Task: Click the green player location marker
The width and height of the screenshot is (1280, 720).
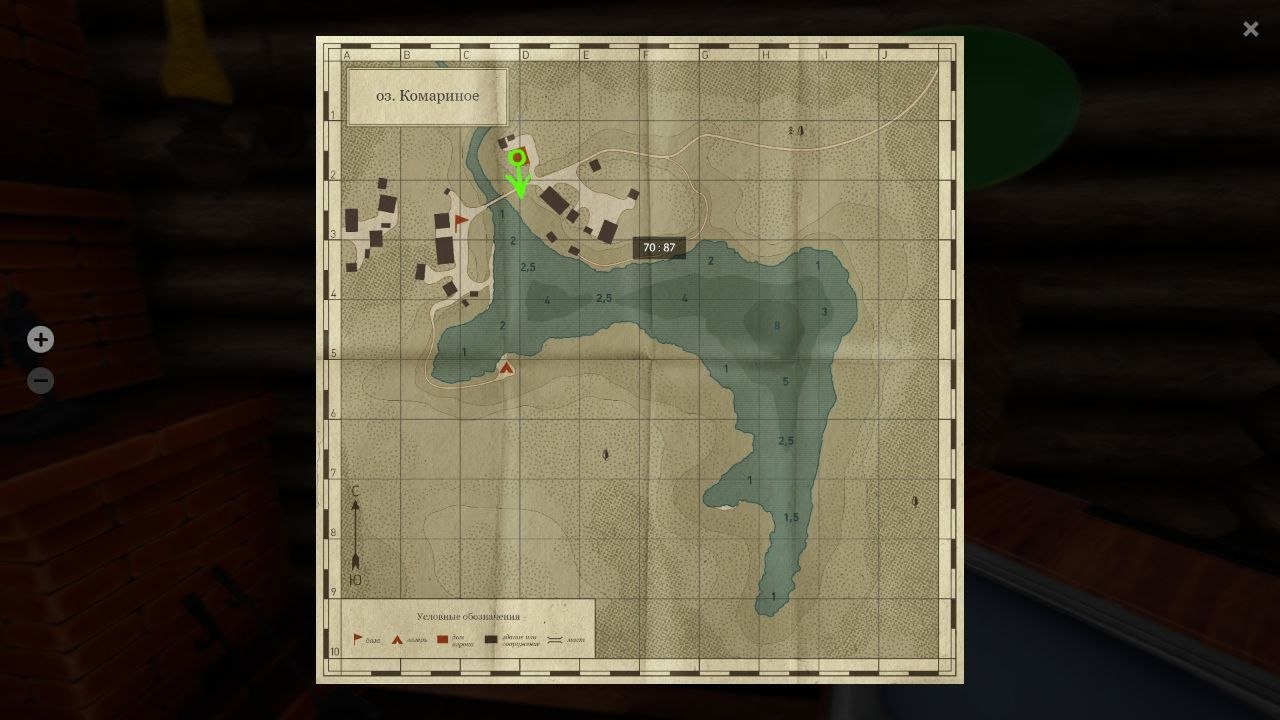Action: tap(517, 158)
